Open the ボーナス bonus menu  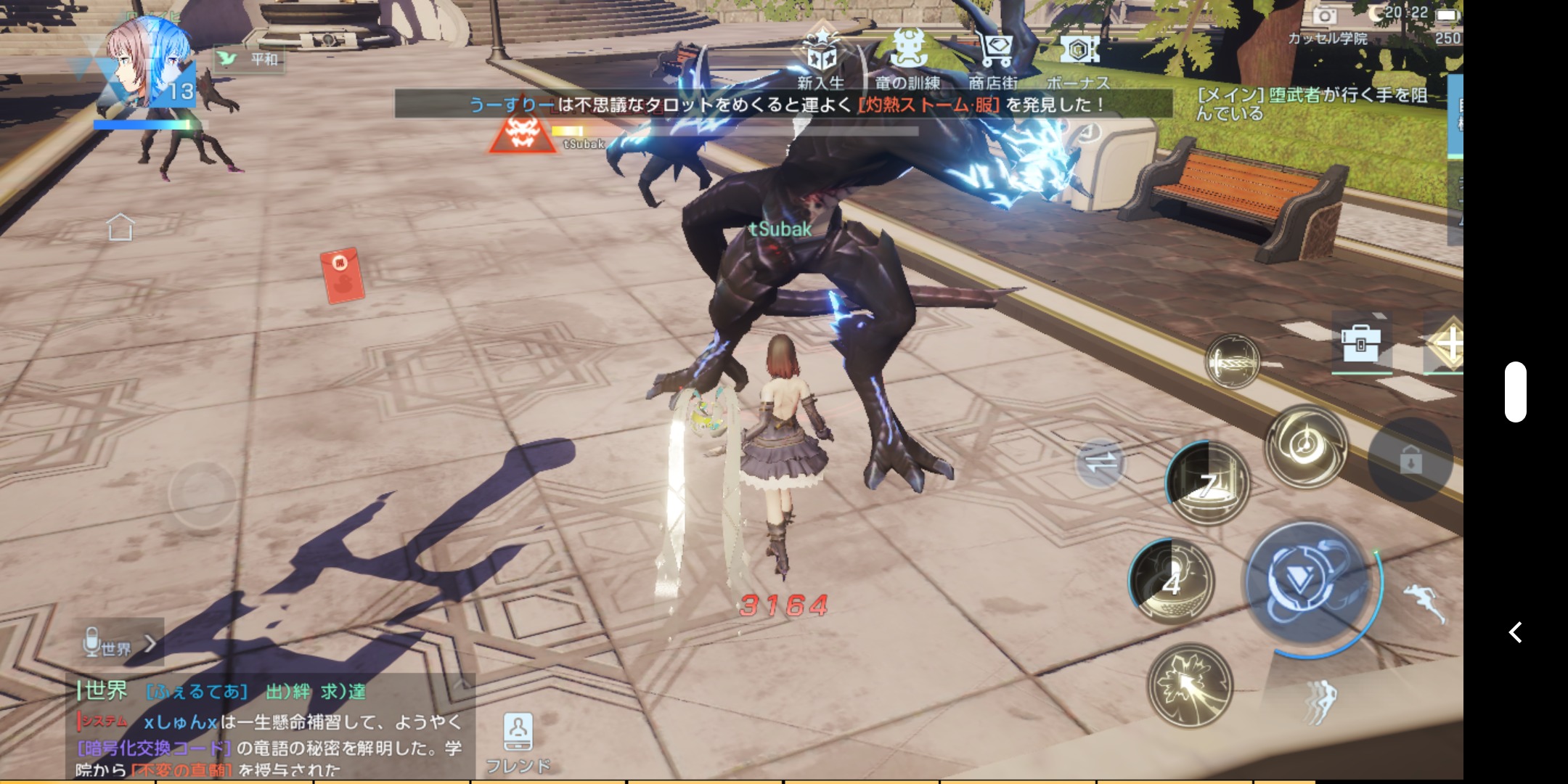pyautogui.click(x=1079, y=58)
